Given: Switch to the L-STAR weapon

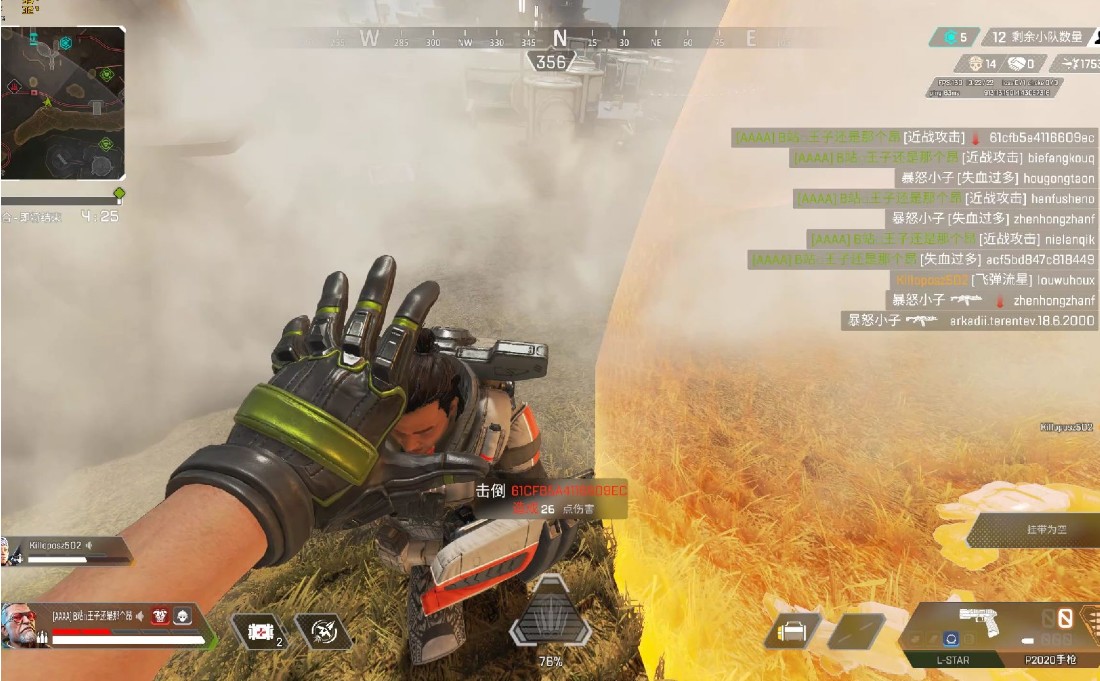Looking at the screenshot, I should 954,660.
